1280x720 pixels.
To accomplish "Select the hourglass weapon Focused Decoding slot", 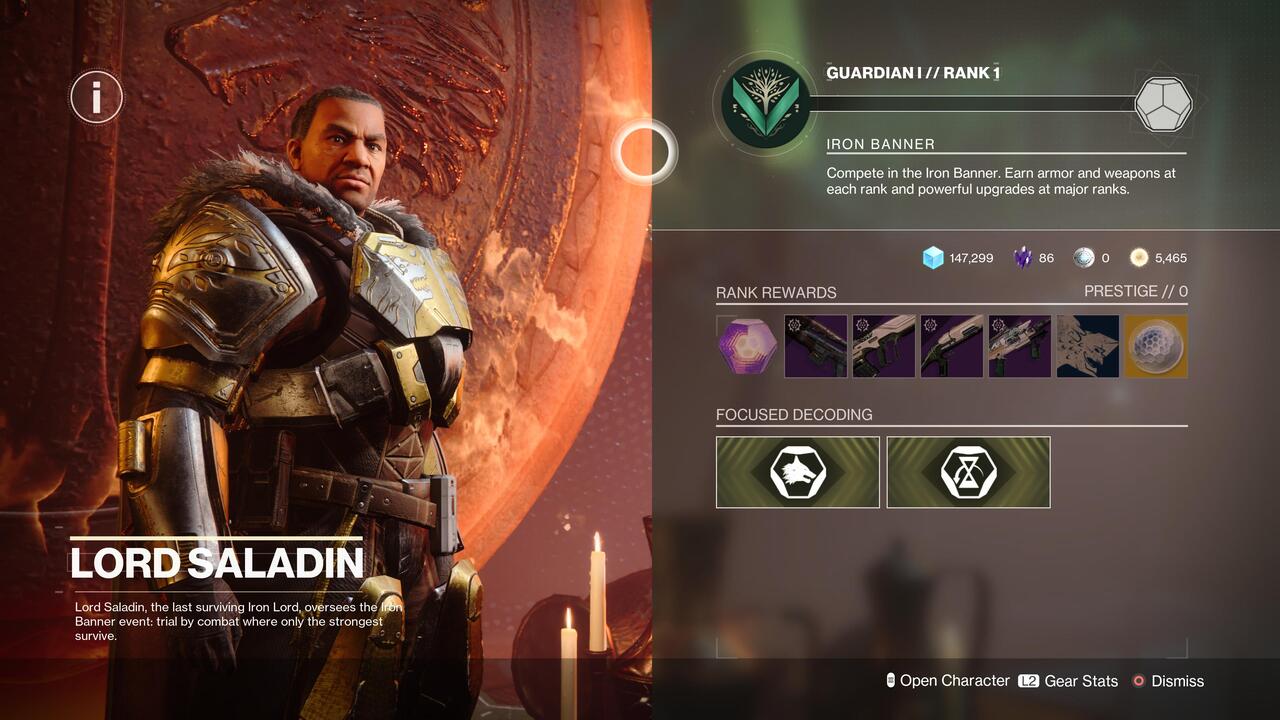I will coord(967,471).
